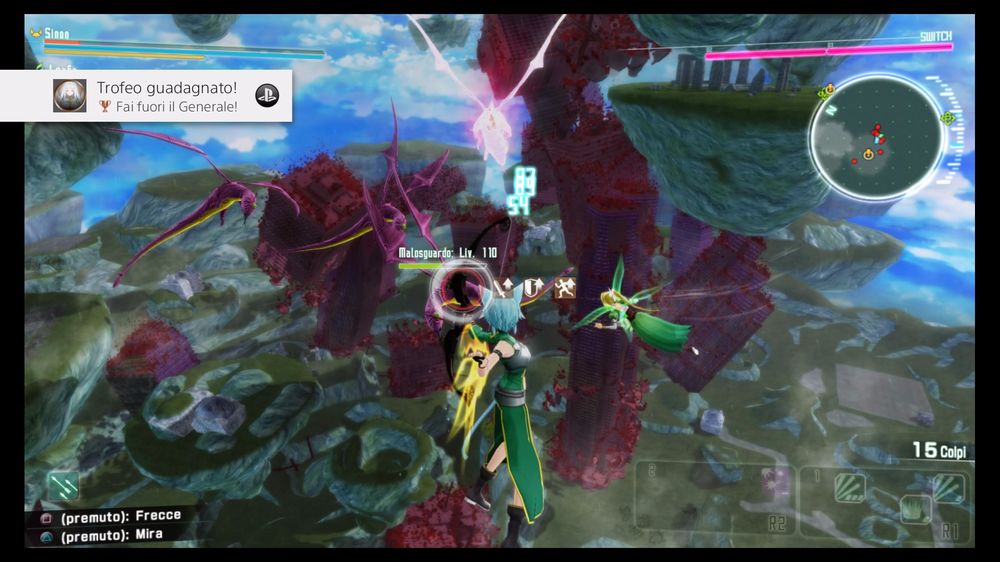
Task: Select the pink skill in the R2 palette
Action: point(776,484)
